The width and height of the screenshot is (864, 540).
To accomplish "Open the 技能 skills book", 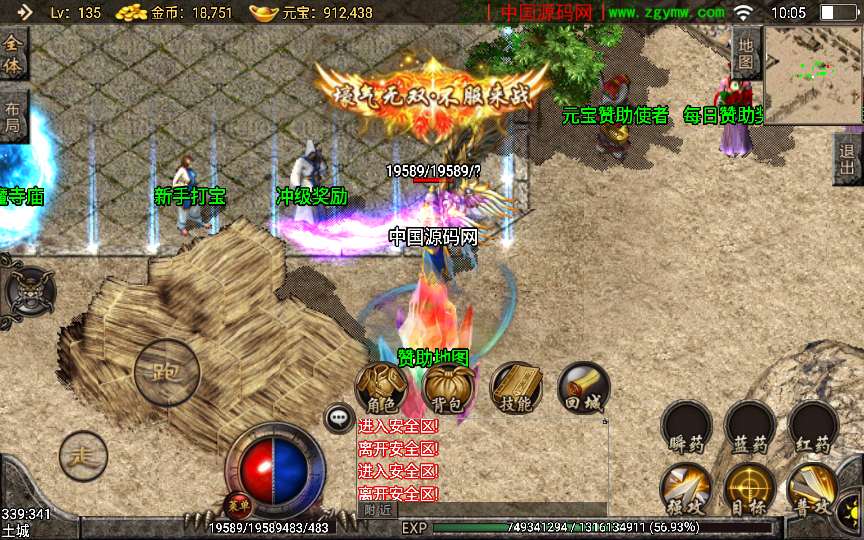I will [516, 386].
